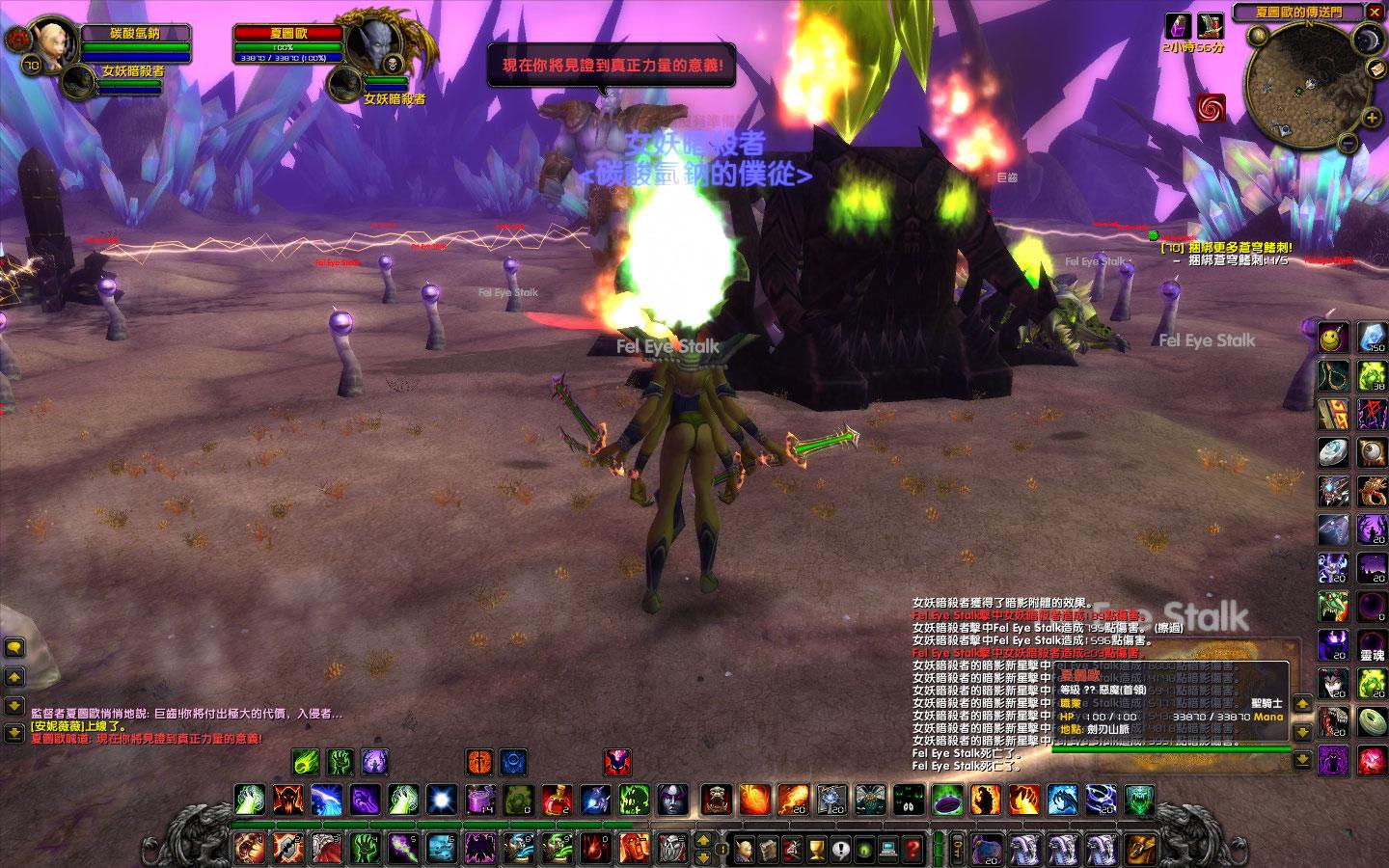Use the yellow smiley bomb item
1389x868 pixels.
[x=1333, y=337]
